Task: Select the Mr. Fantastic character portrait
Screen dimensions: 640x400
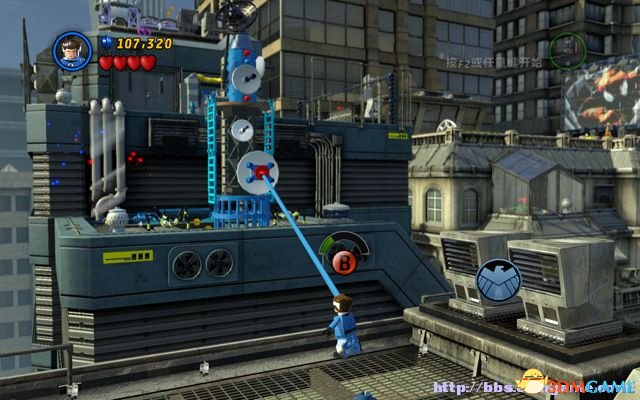Action: [x=72, y=52]
